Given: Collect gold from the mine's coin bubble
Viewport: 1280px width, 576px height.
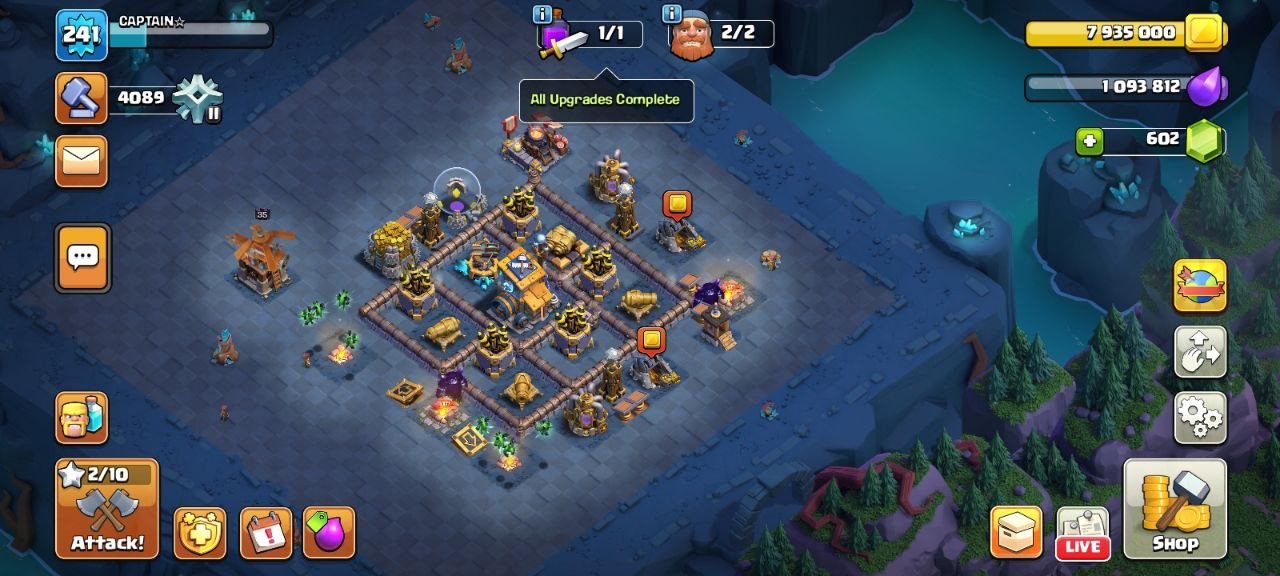Looking at the screenshot, I should (x=677, y=205).
